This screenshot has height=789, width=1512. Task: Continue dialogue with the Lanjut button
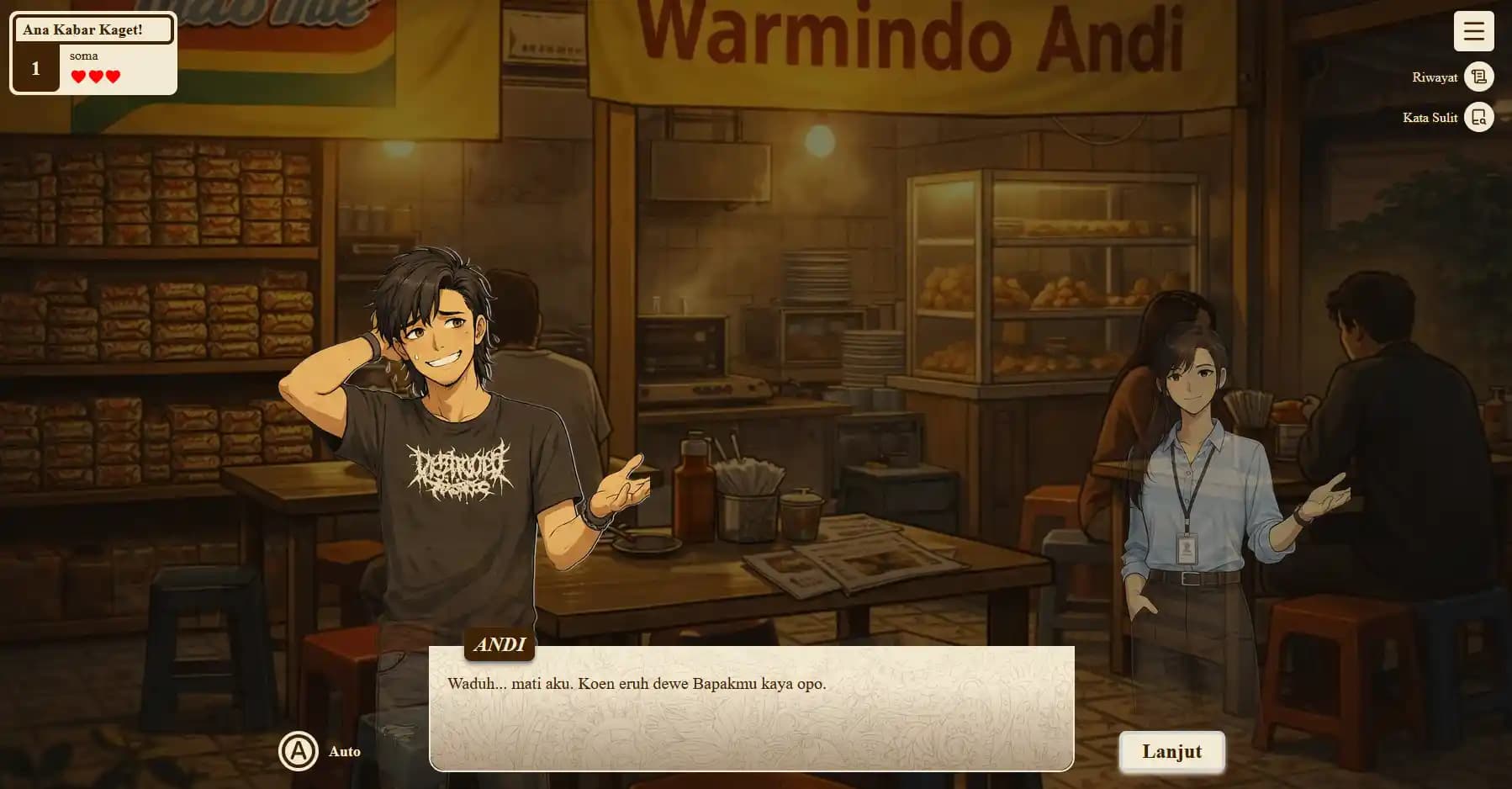click(1171, 751)
